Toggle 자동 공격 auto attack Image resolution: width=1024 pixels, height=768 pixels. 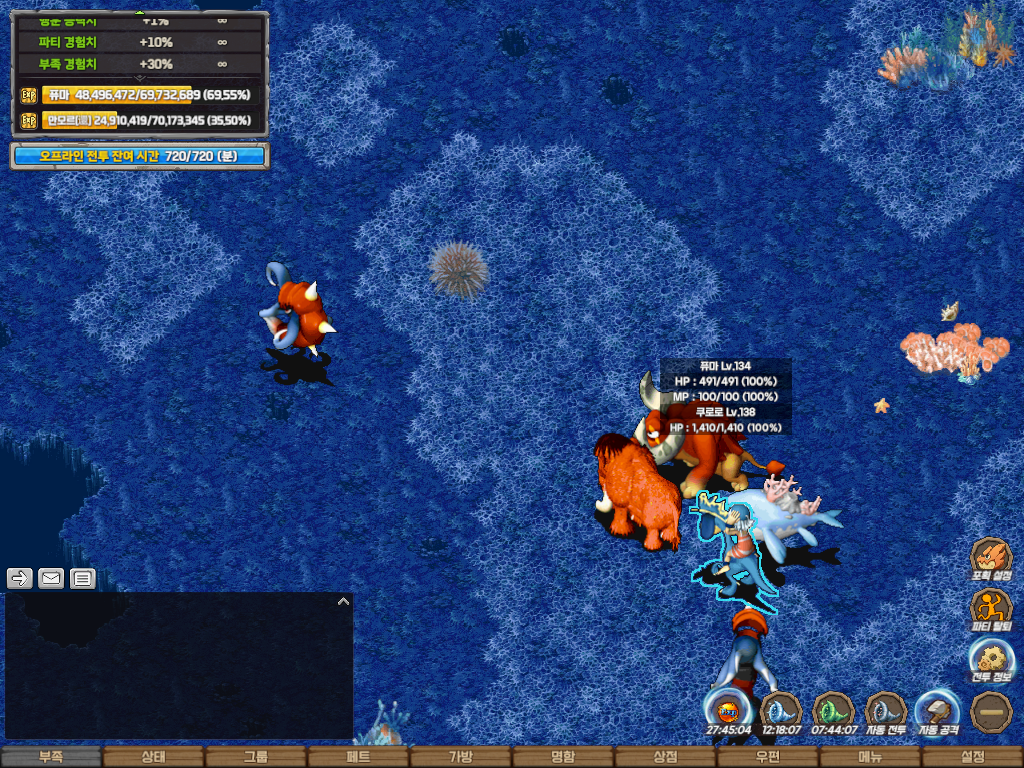pyautogui.click(x=939, y=709)
